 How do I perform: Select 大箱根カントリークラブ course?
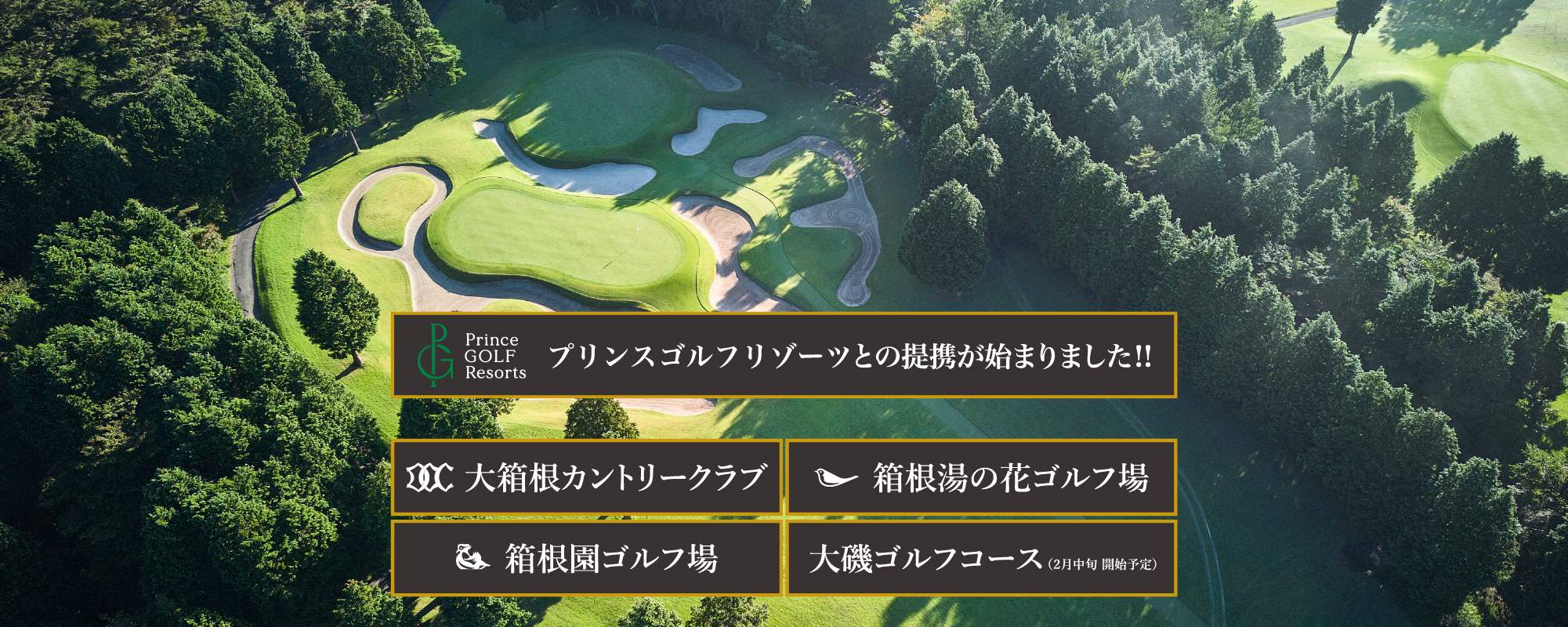click(586, 477)
